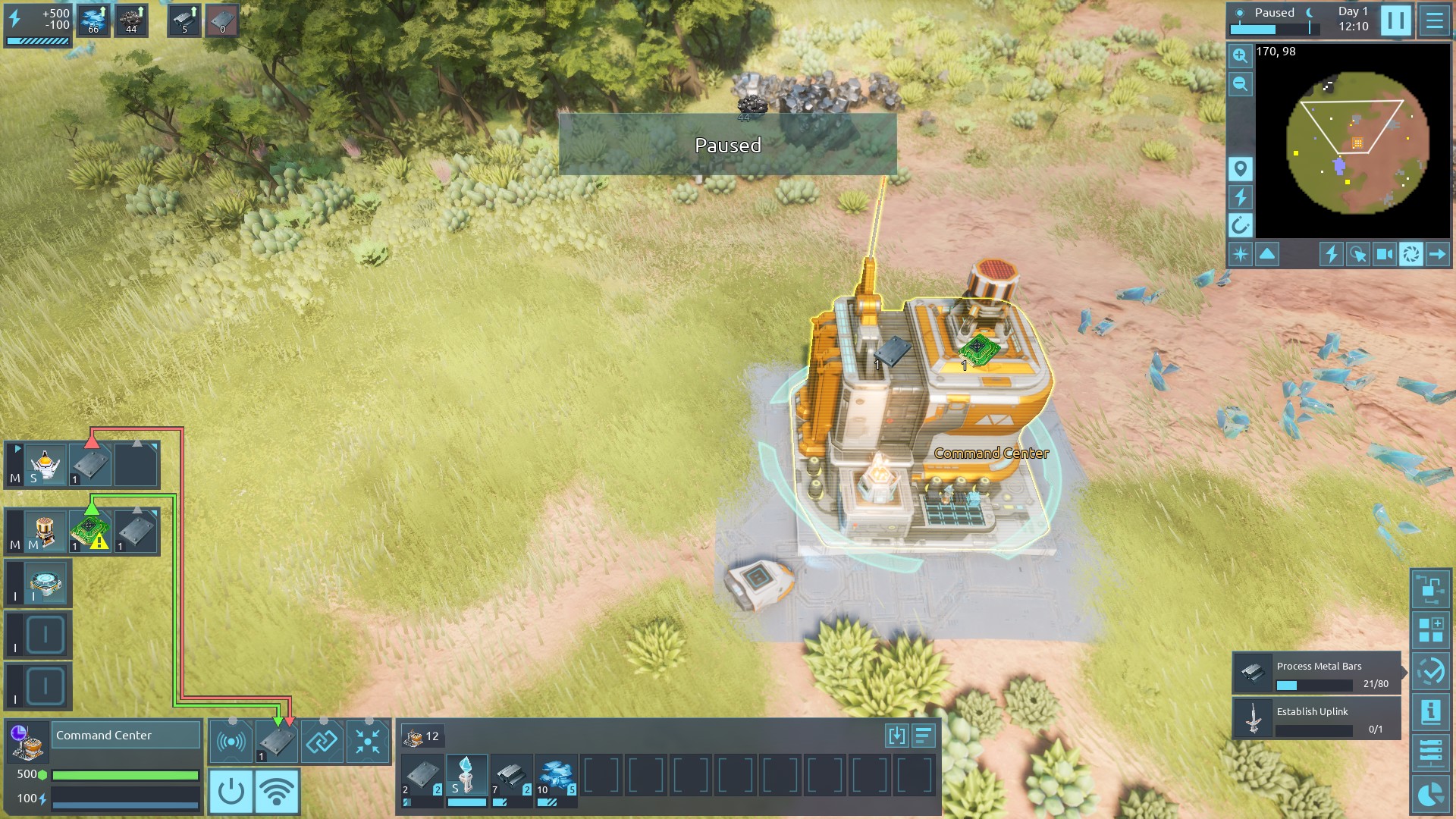Open the pie chart statistics panel
Viewport: 1456px width, 819px height.
click(1430, 794)
